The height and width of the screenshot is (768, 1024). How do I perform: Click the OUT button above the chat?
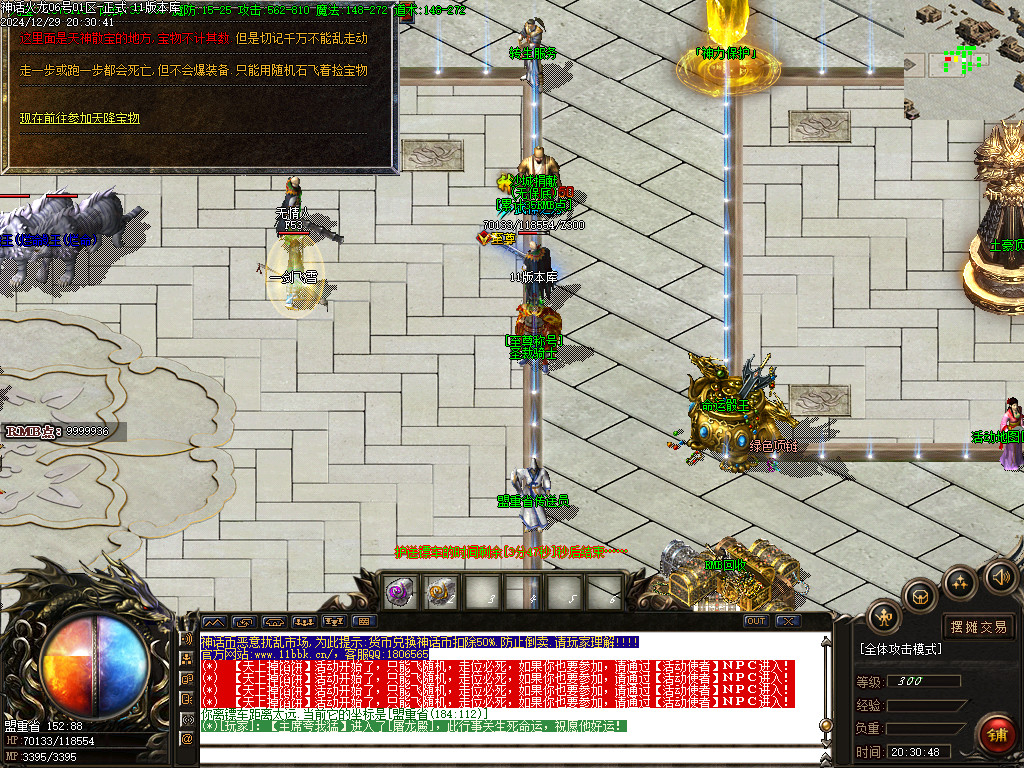pos(756,621)
